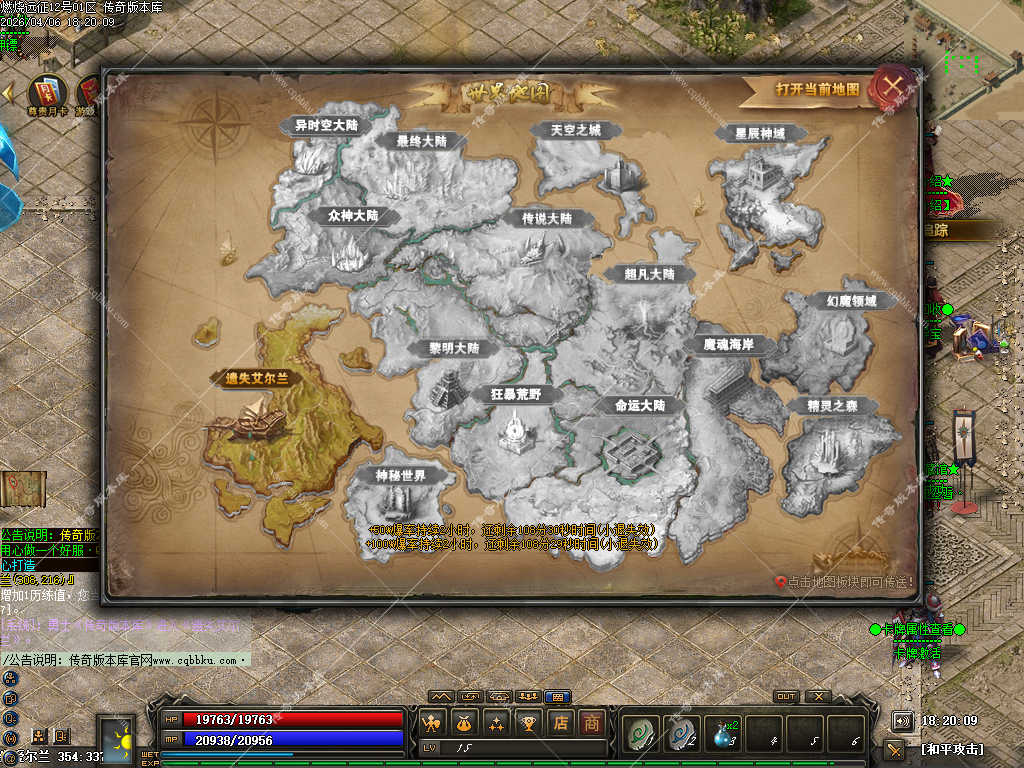
Task: Close the world map window
Action: (x=893, y=86)
